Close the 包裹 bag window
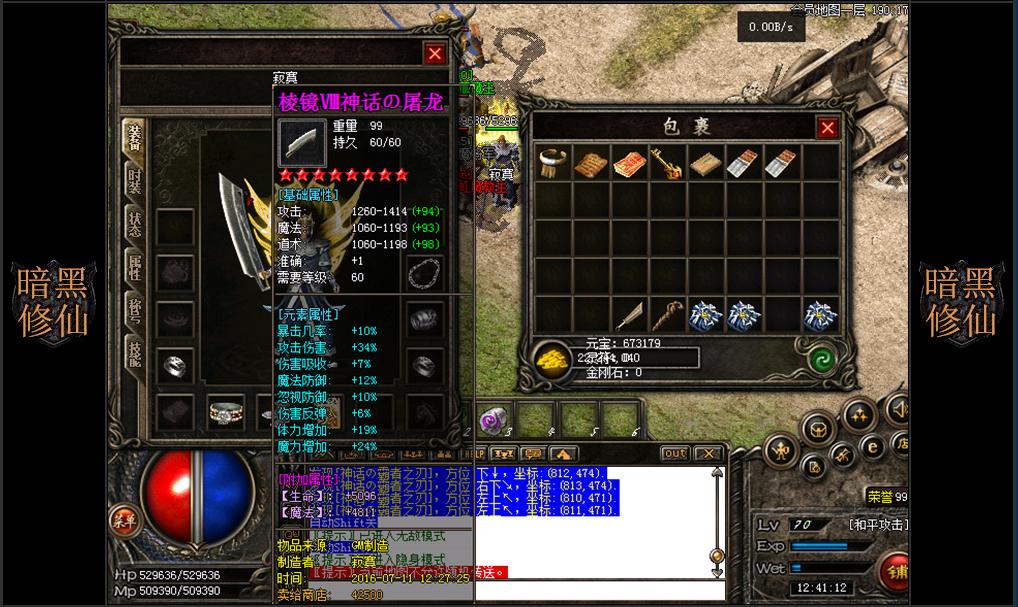The height and width of the screenshot is (607, 1018). [x=827, y=127]
